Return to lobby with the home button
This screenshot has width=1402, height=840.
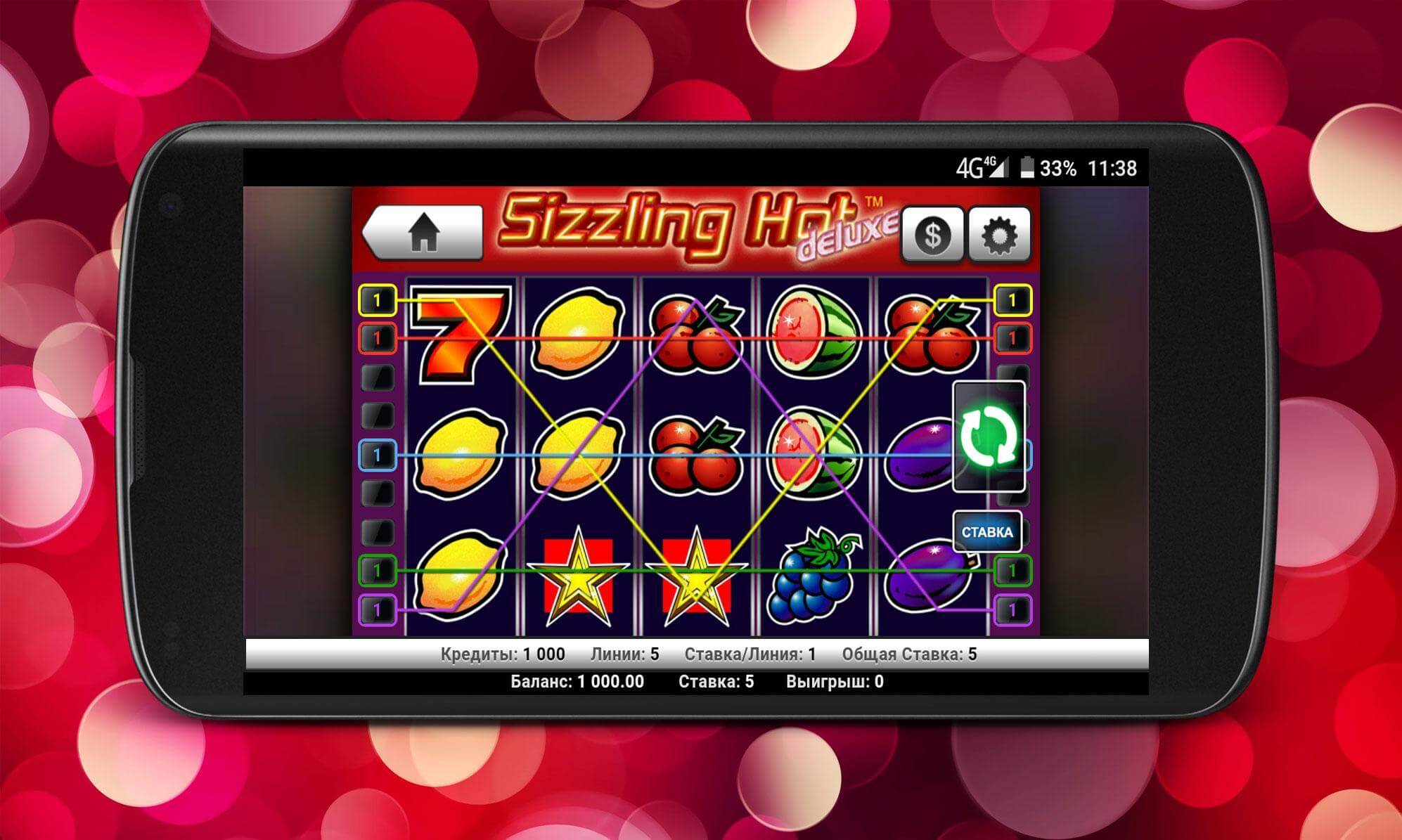pos(423,233)
